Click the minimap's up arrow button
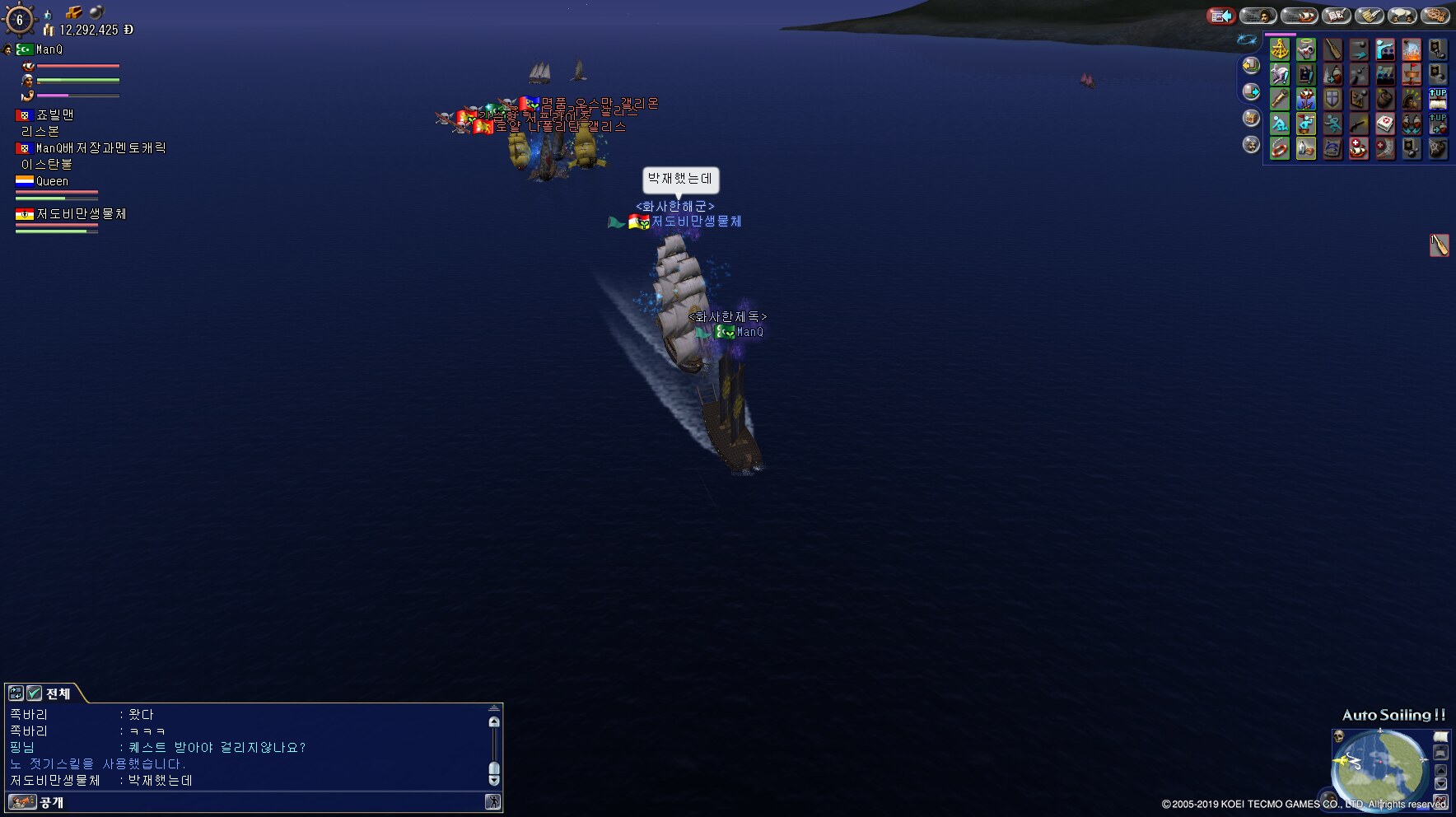This screenshot has height=817, width=1456. point(1440,770)
